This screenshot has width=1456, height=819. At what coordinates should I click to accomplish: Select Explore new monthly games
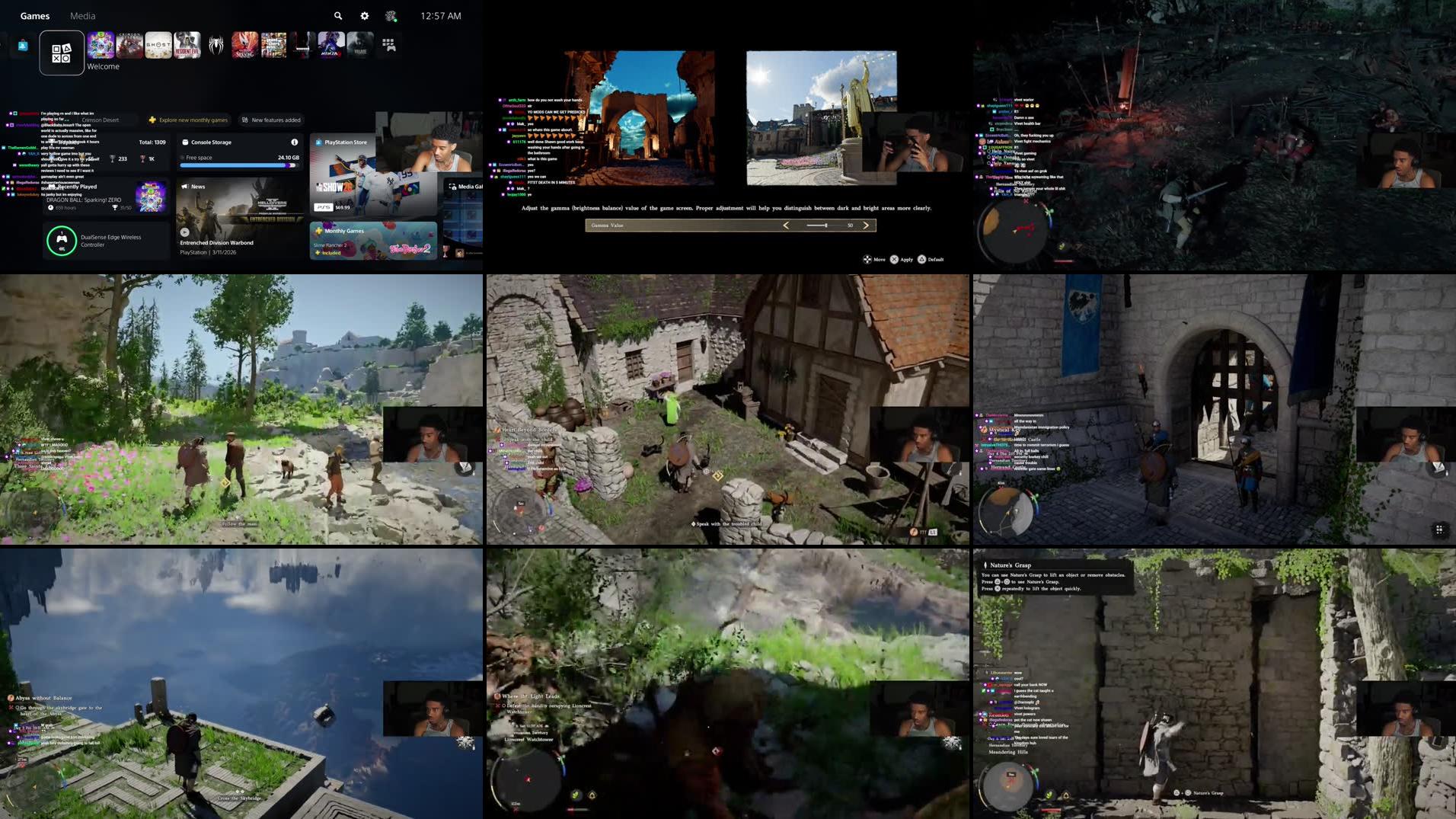pyautogui.click(x=189, y=120)
